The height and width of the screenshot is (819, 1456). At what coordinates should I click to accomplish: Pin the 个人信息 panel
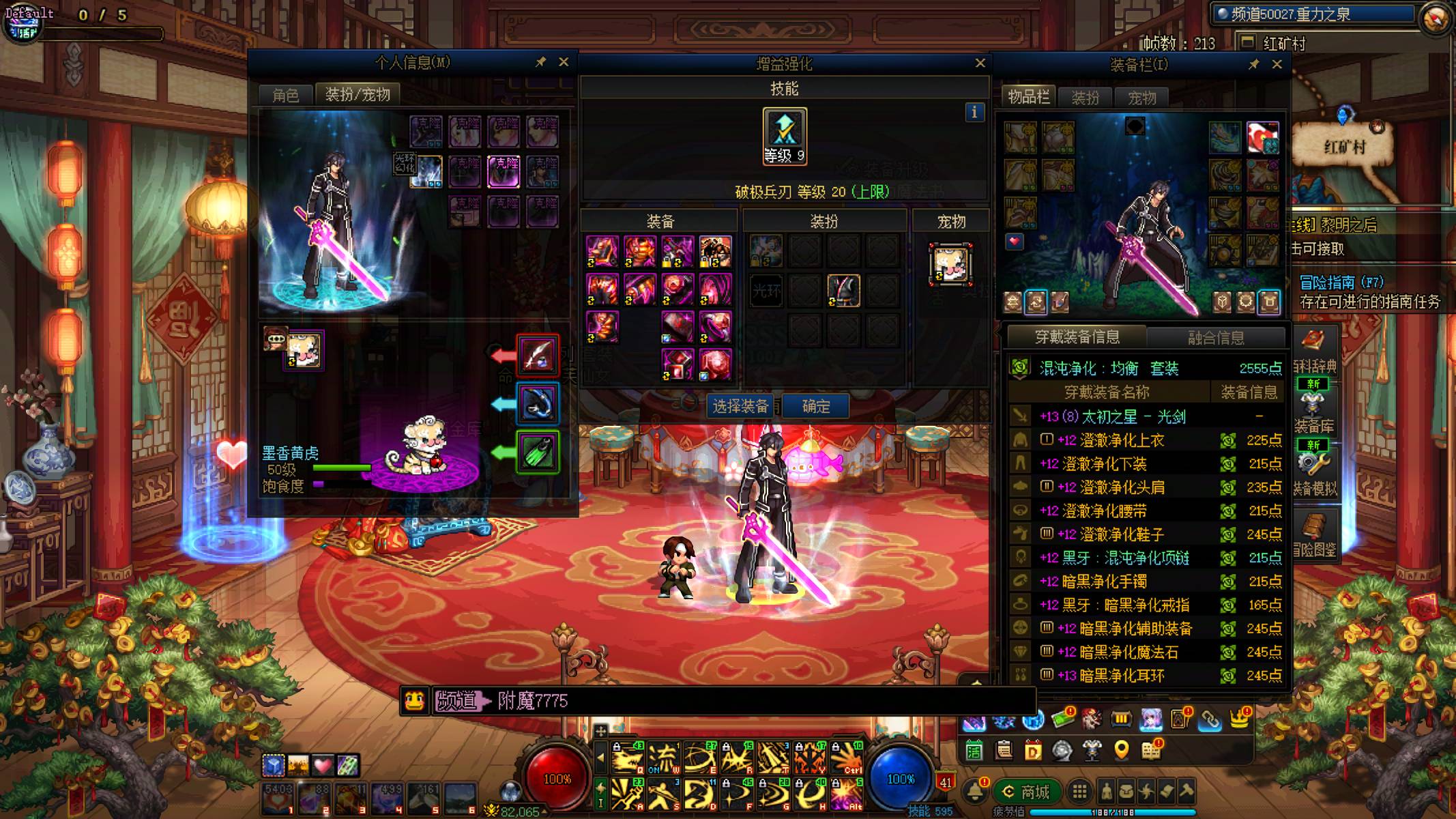(540, 62)
